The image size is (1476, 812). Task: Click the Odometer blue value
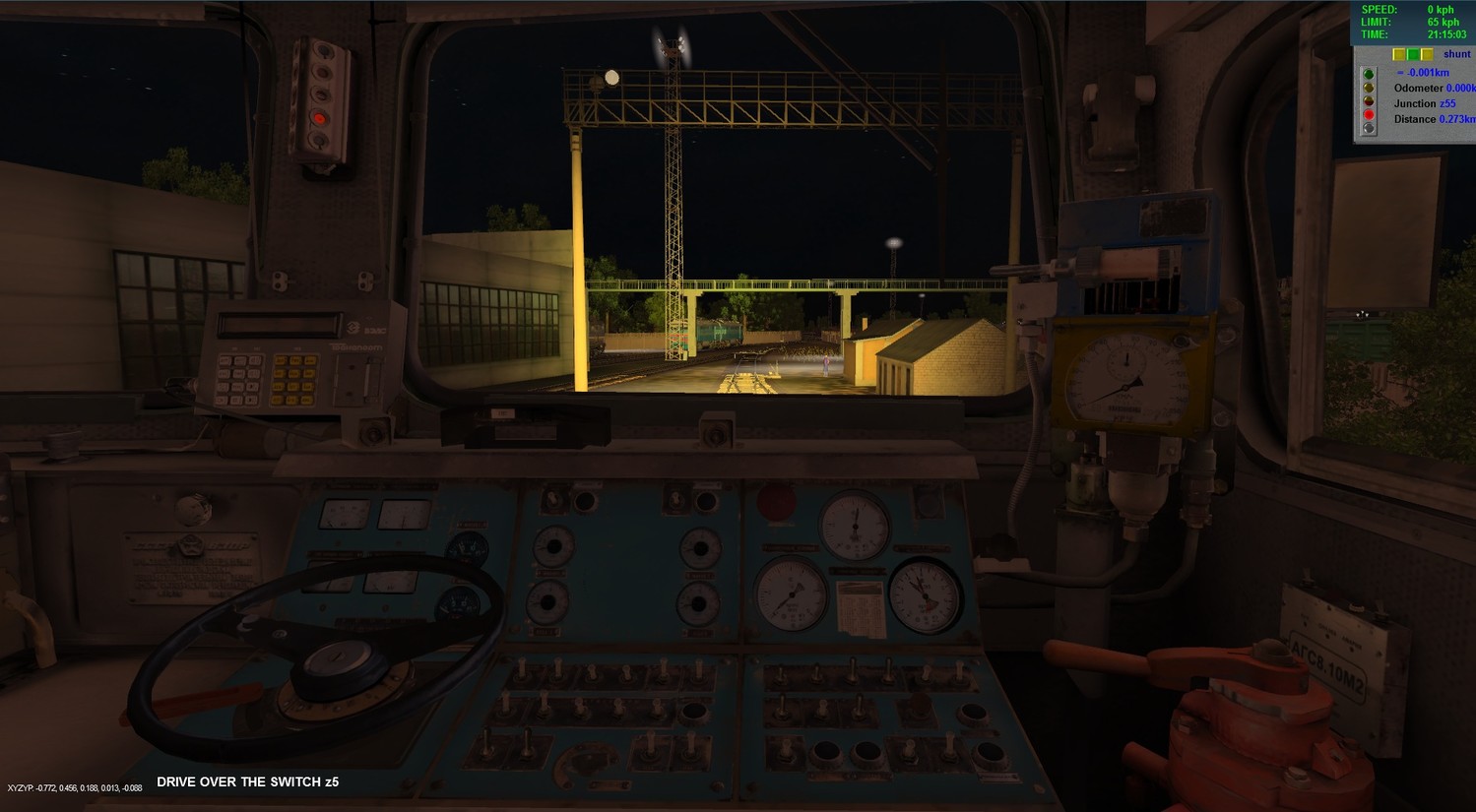tap(1460, 88)
